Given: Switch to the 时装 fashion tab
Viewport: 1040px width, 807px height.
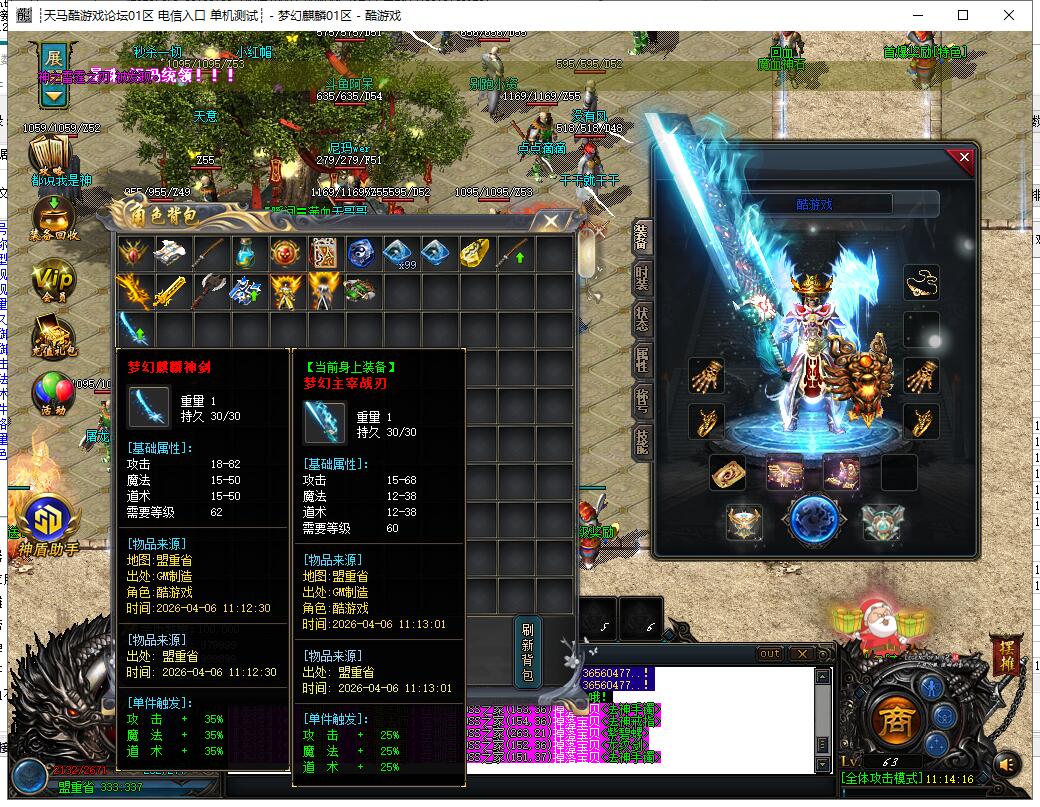Looking at the screenshot, I should pyautogui.click(x=641, y=279).
